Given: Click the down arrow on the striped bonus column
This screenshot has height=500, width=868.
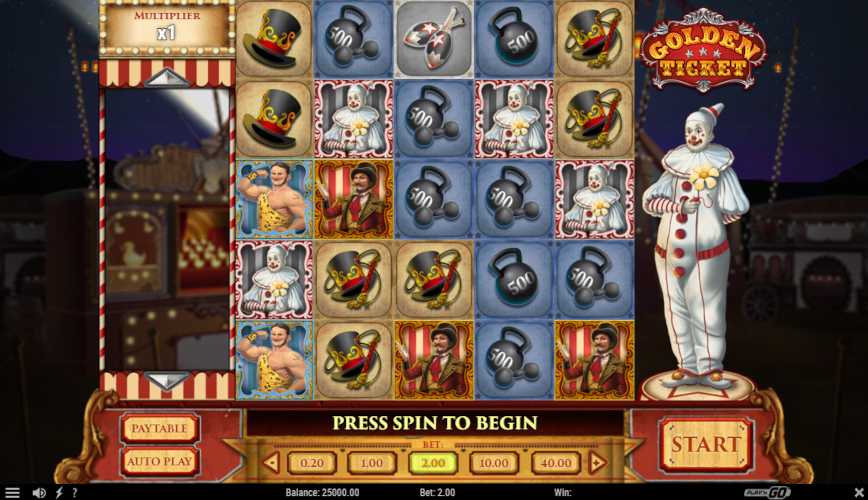Looking at the screenshot, I should (x=168, y=381).
